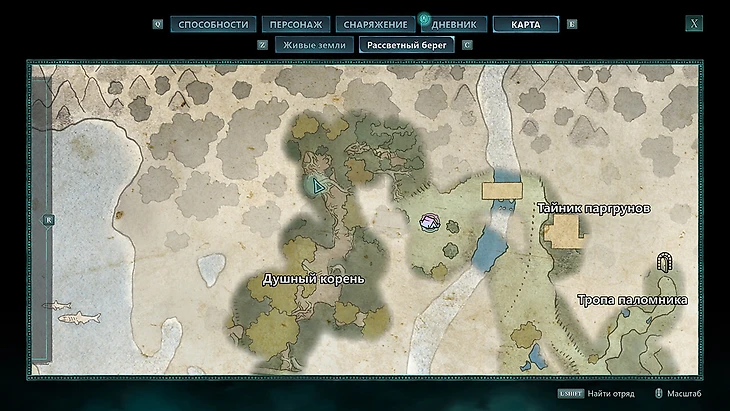Close the map with the X button
Screen dimensions: 730x411
pyautogui.click(x=694, y=24)
